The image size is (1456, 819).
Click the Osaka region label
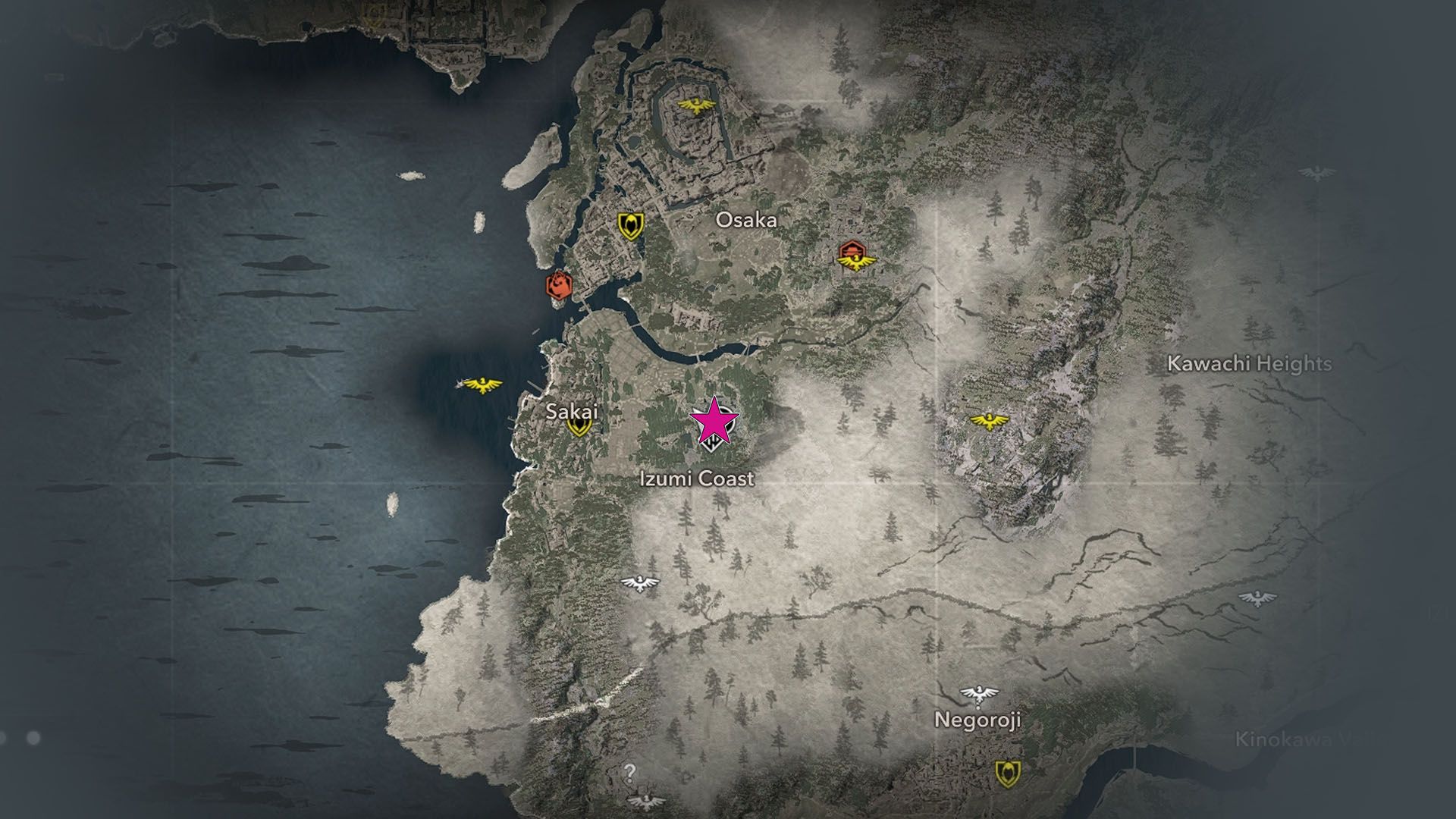748,220
